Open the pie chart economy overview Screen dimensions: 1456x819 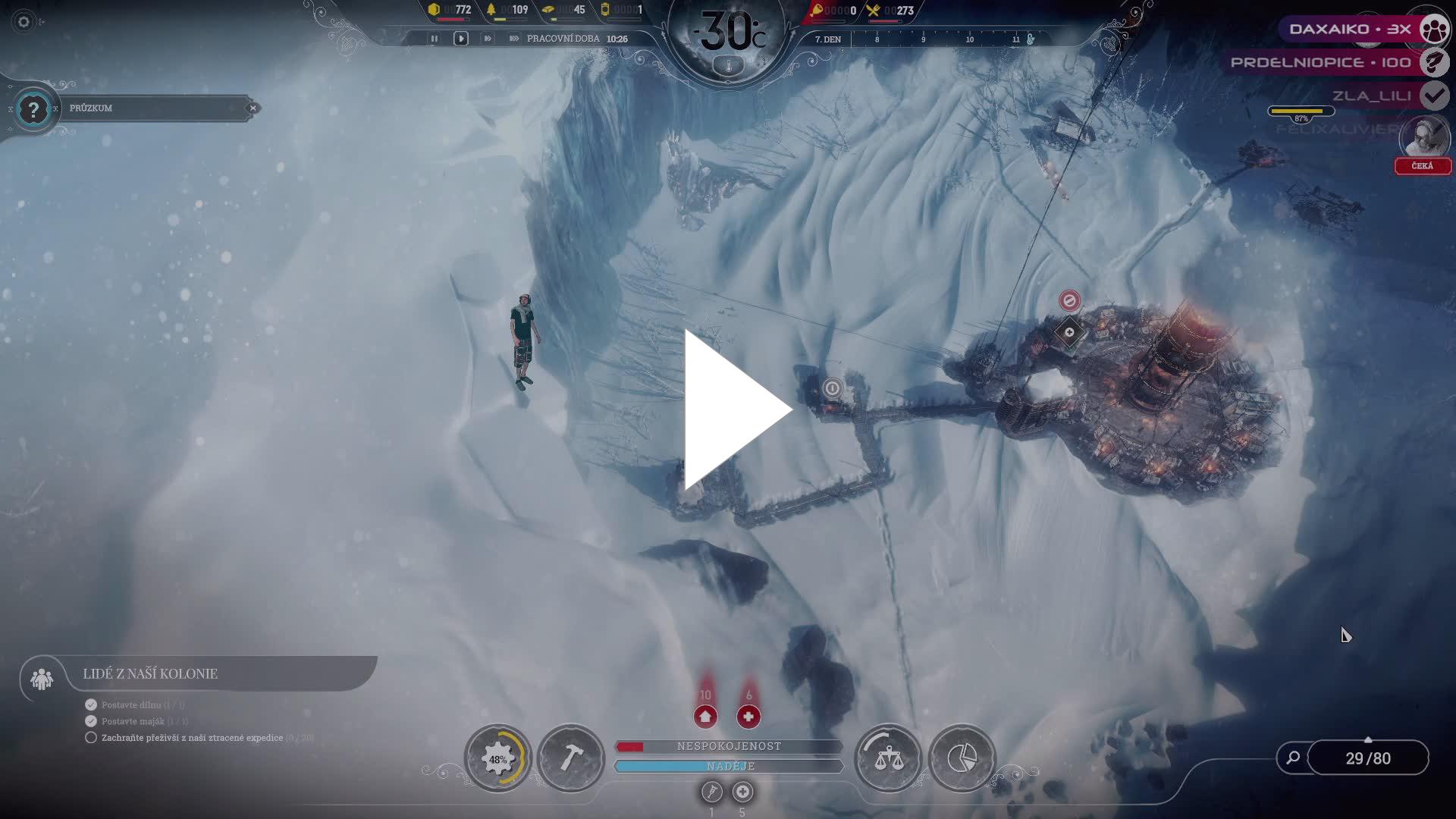[962, 758]
